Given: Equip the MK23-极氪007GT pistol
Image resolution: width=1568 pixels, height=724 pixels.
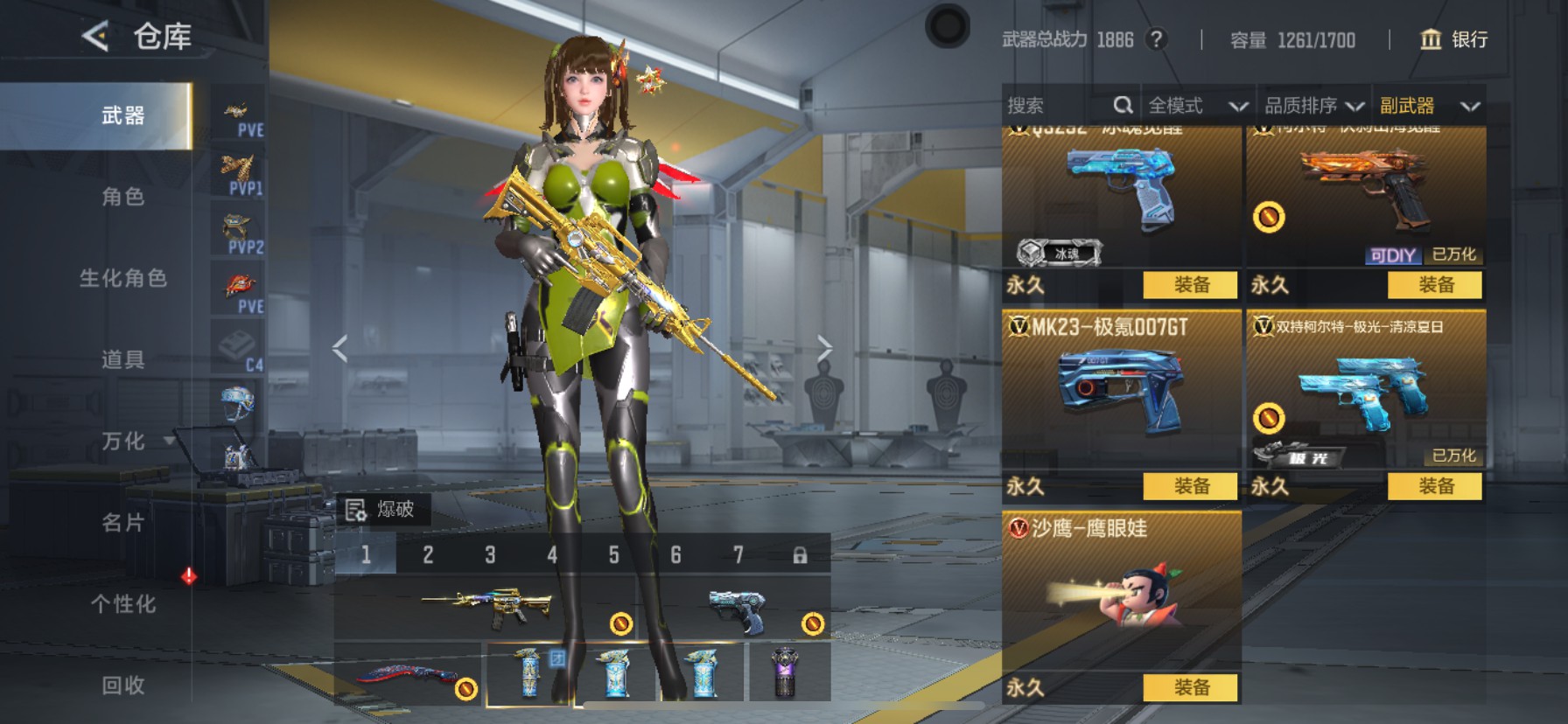Looking at the screenshot, I should 1190,486.
